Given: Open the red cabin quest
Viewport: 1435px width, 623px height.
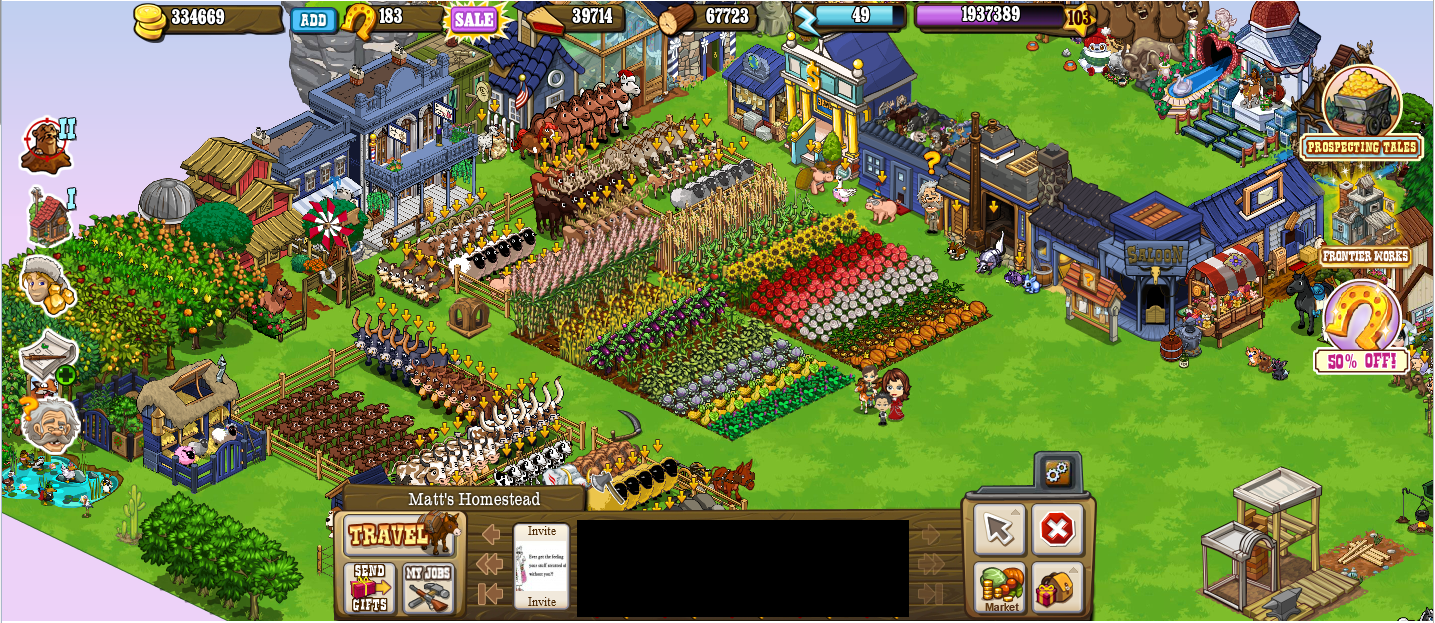Looking at the screenshot, I should point(49,216).
